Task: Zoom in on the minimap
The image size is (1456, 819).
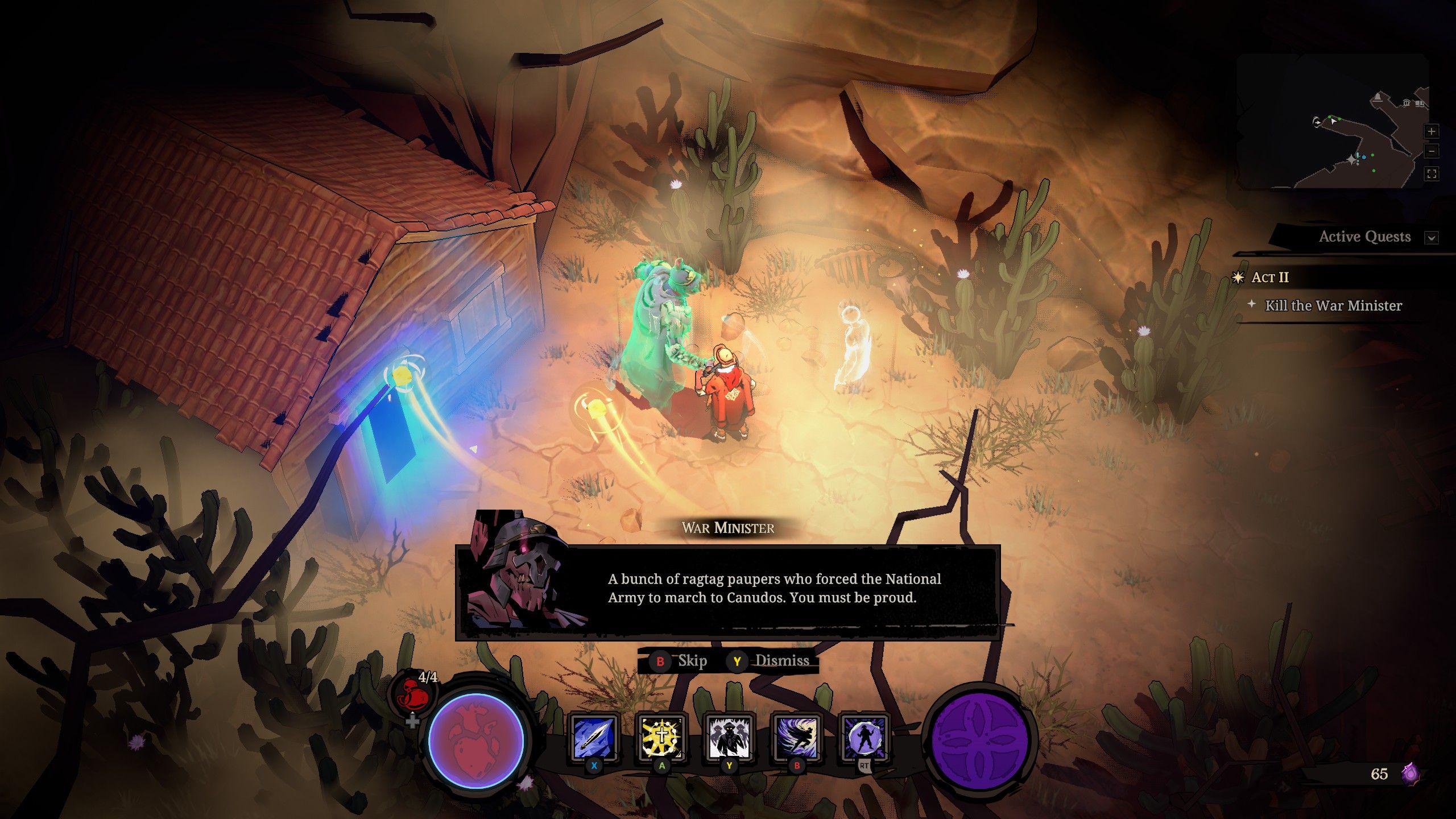Action: click(x=1432, y=131)
